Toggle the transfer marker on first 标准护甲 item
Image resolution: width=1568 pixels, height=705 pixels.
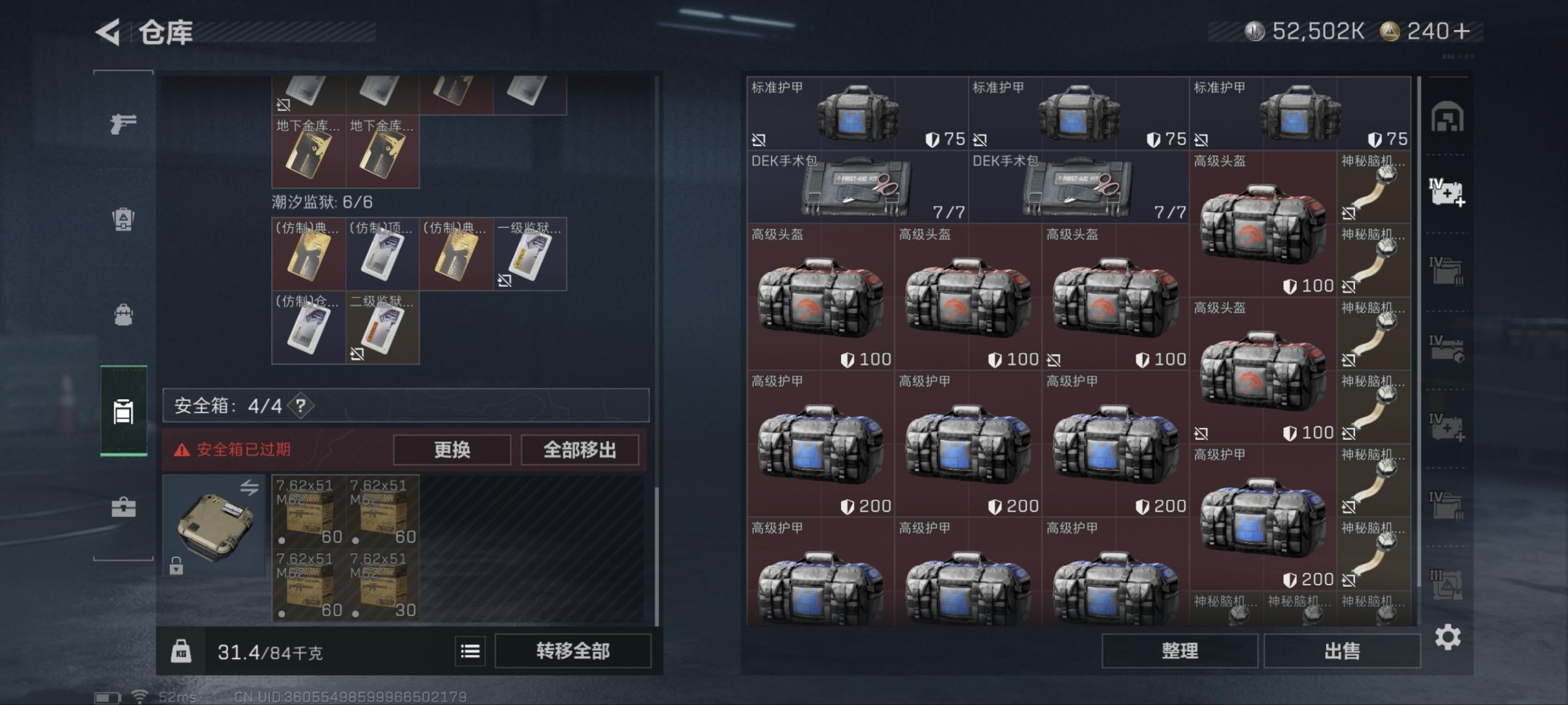click(759, 140)
